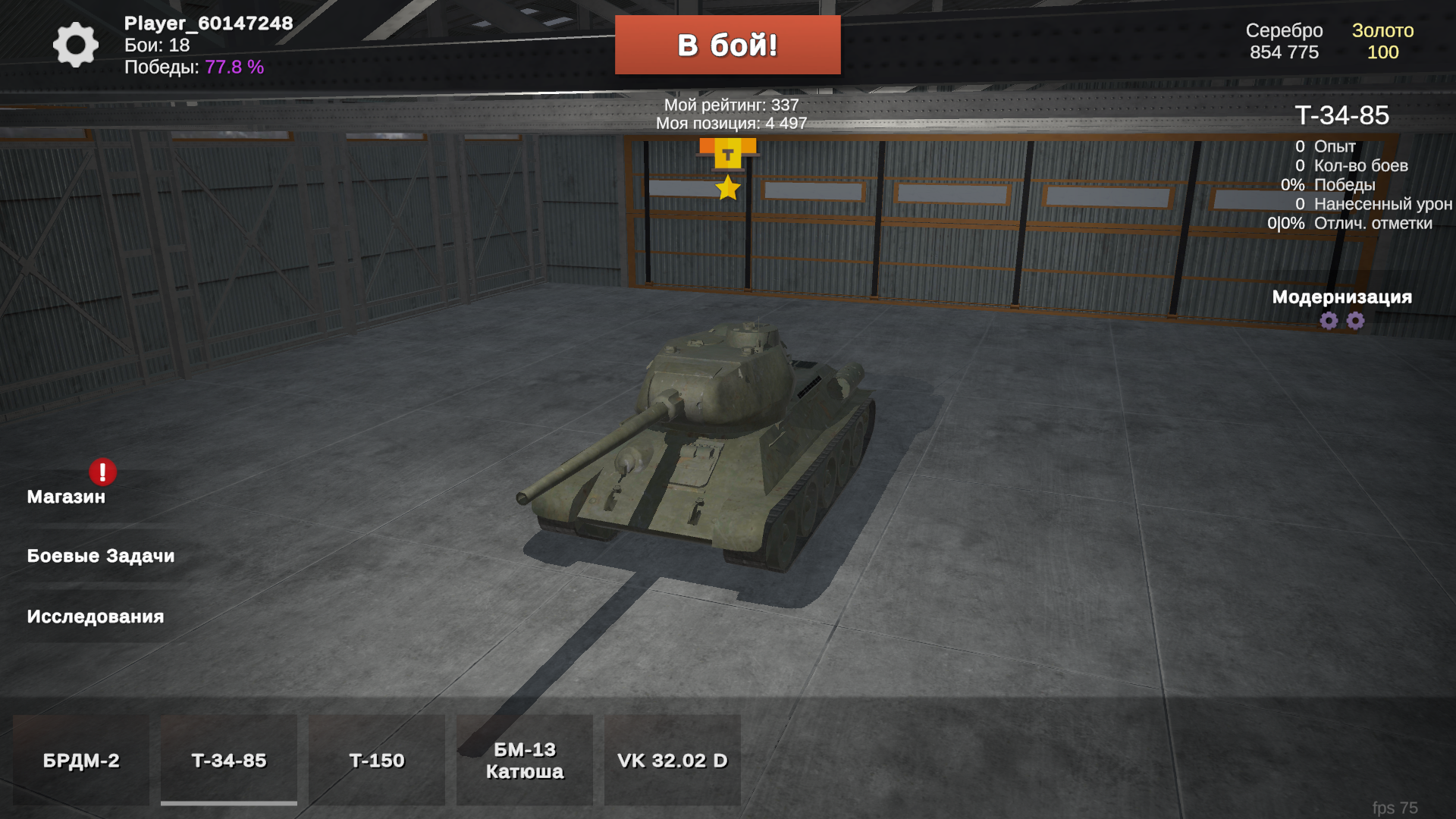Click the Золото 100 gold counter

pos(1384,42)
